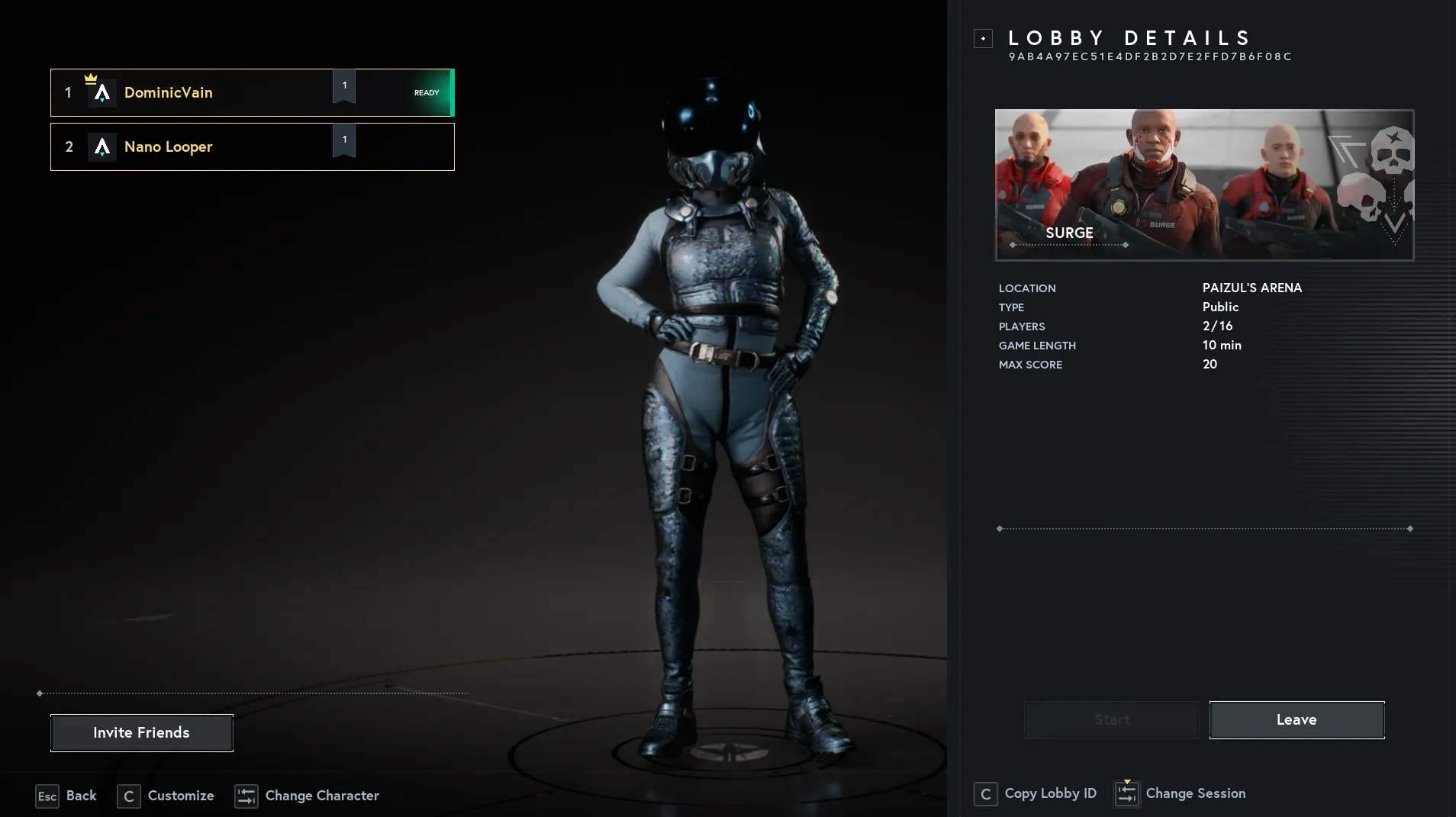Choose Change Character

[307, 796]
